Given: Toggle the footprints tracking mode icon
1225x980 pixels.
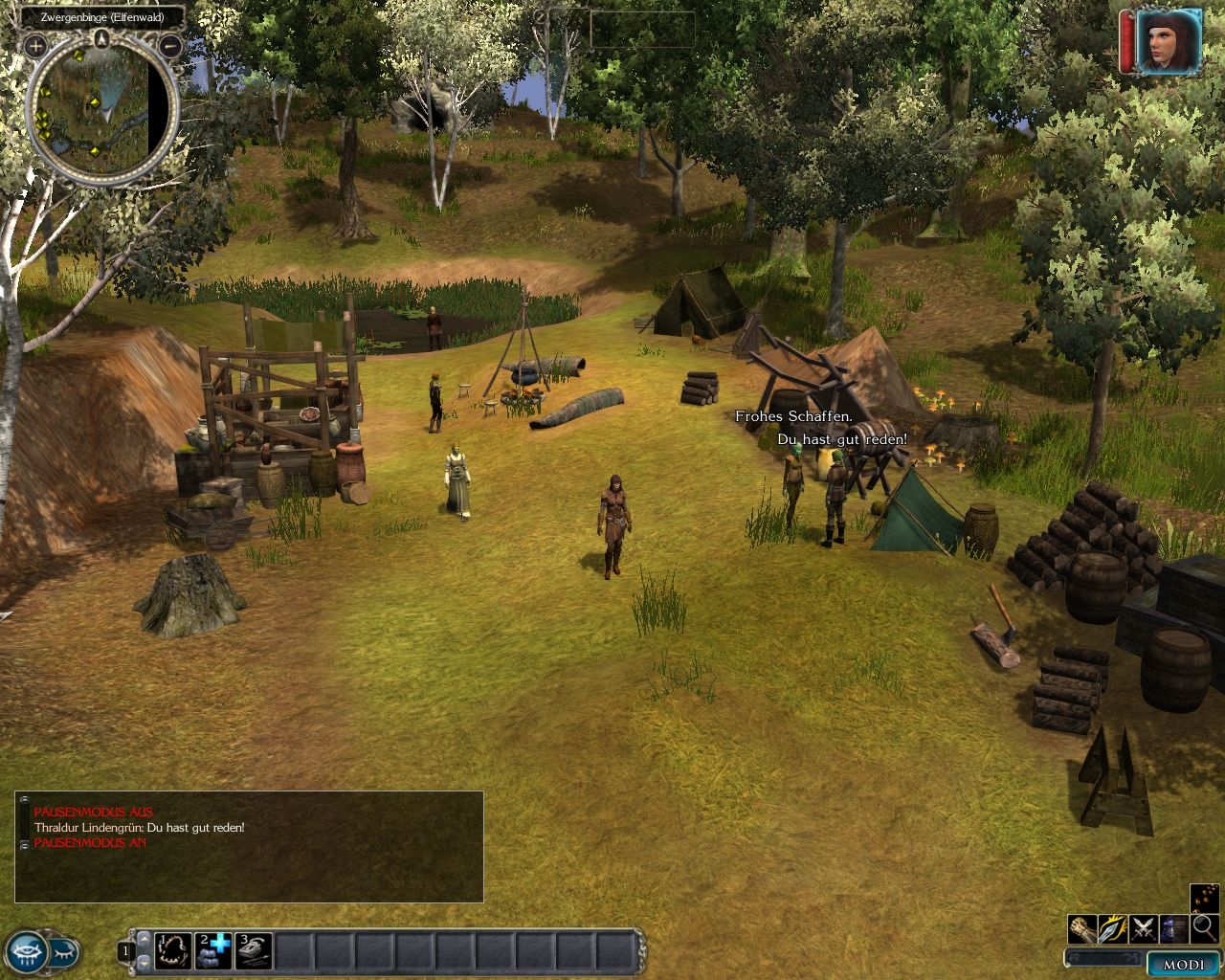Looking at the screenshot, I should [x=1205, y=898].
